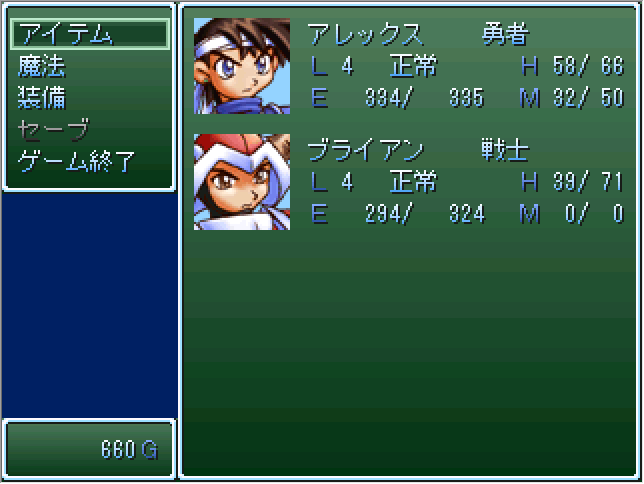The image size is (644, 484).
Task: Select ゲーム終了 (End Game)
Action: tap(76, 162)
